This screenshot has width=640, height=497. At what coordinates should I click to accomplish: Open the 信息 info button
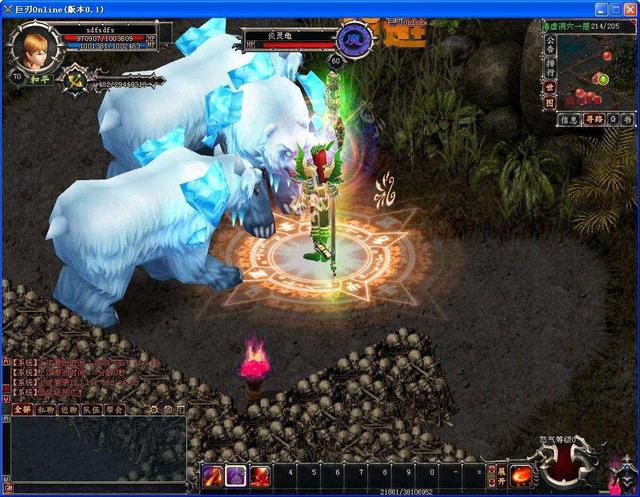[x=569, y=120]
